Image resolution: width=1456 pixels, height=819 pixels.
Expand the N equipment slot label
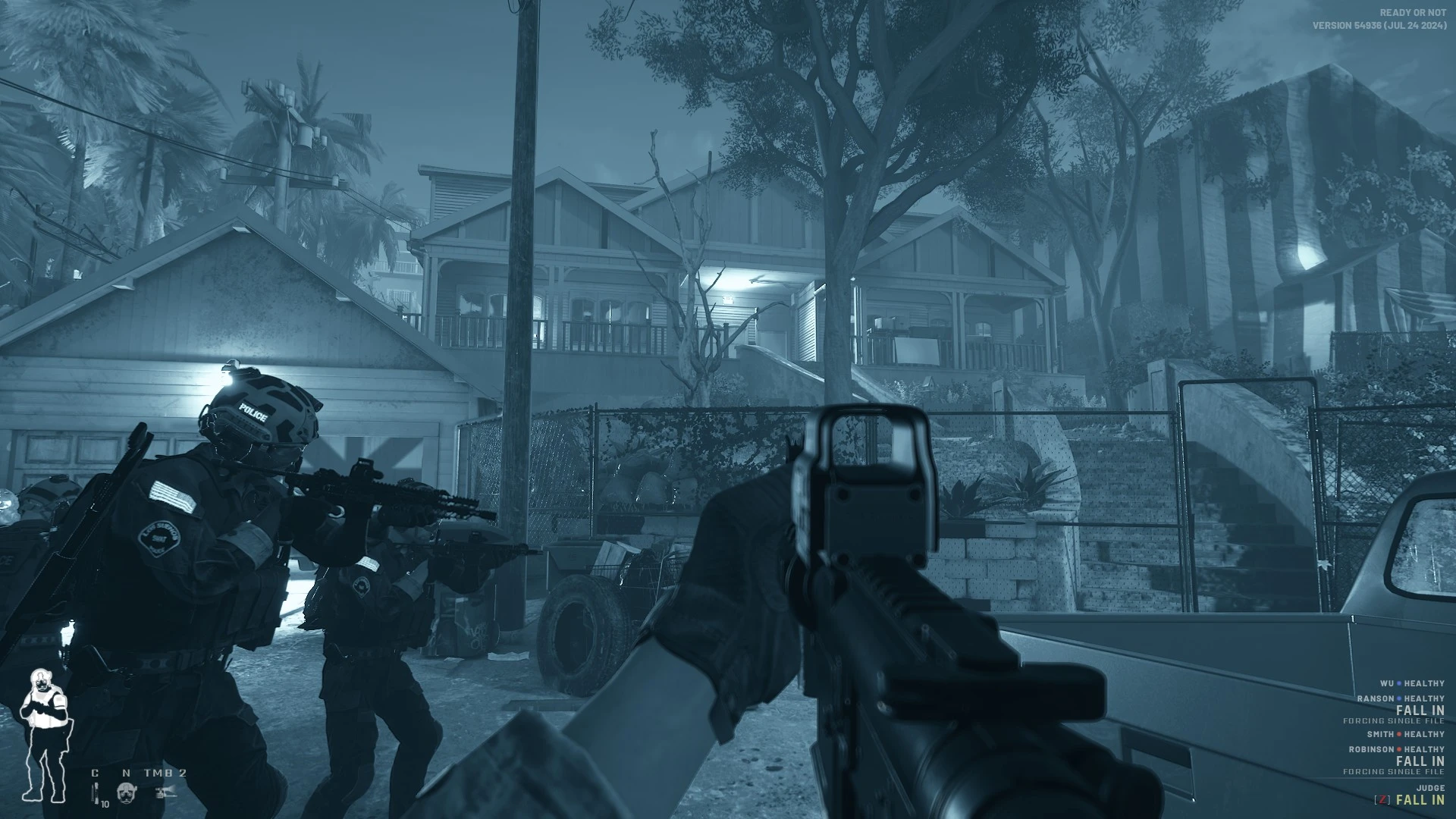[x=127, y=773]
